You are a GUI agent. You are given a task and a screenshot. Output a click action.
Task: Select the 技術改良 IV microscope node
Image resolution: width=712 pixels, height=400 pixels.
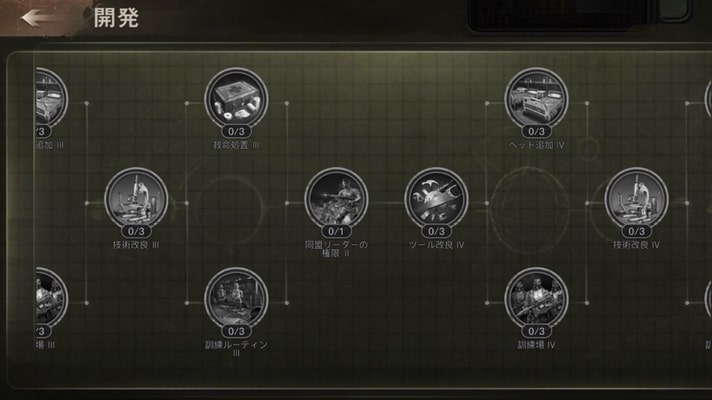click(636, 199)
